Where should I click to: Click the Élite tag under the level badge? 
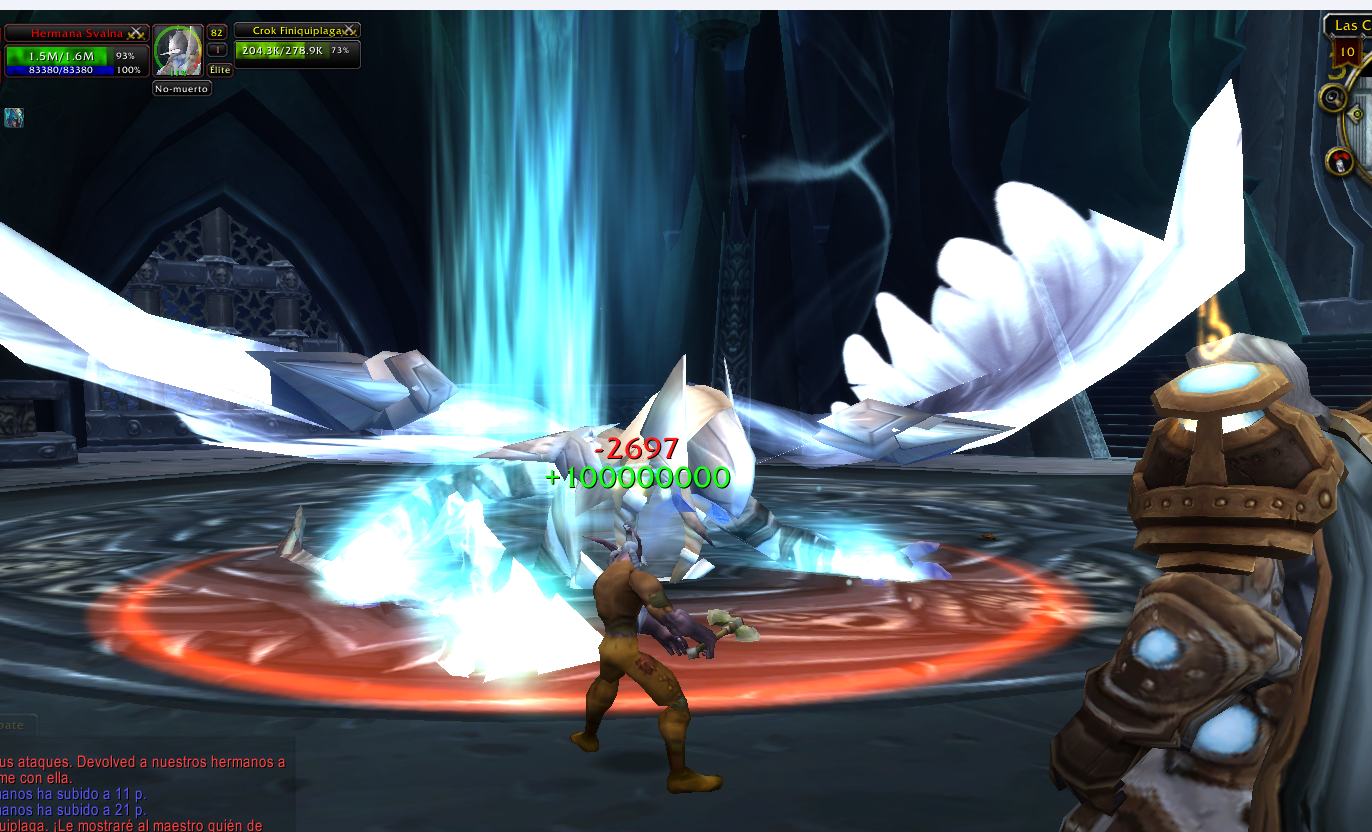(220, 69)
